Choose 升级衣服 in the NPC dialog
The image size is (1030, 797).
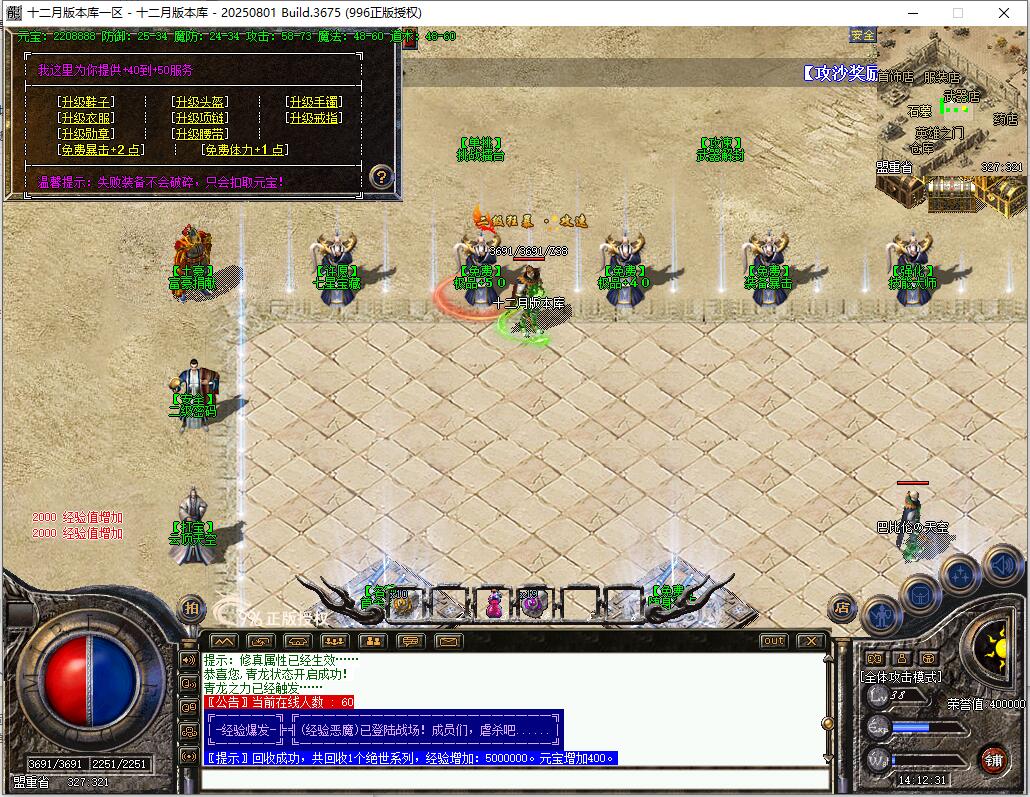pos(86,118)
